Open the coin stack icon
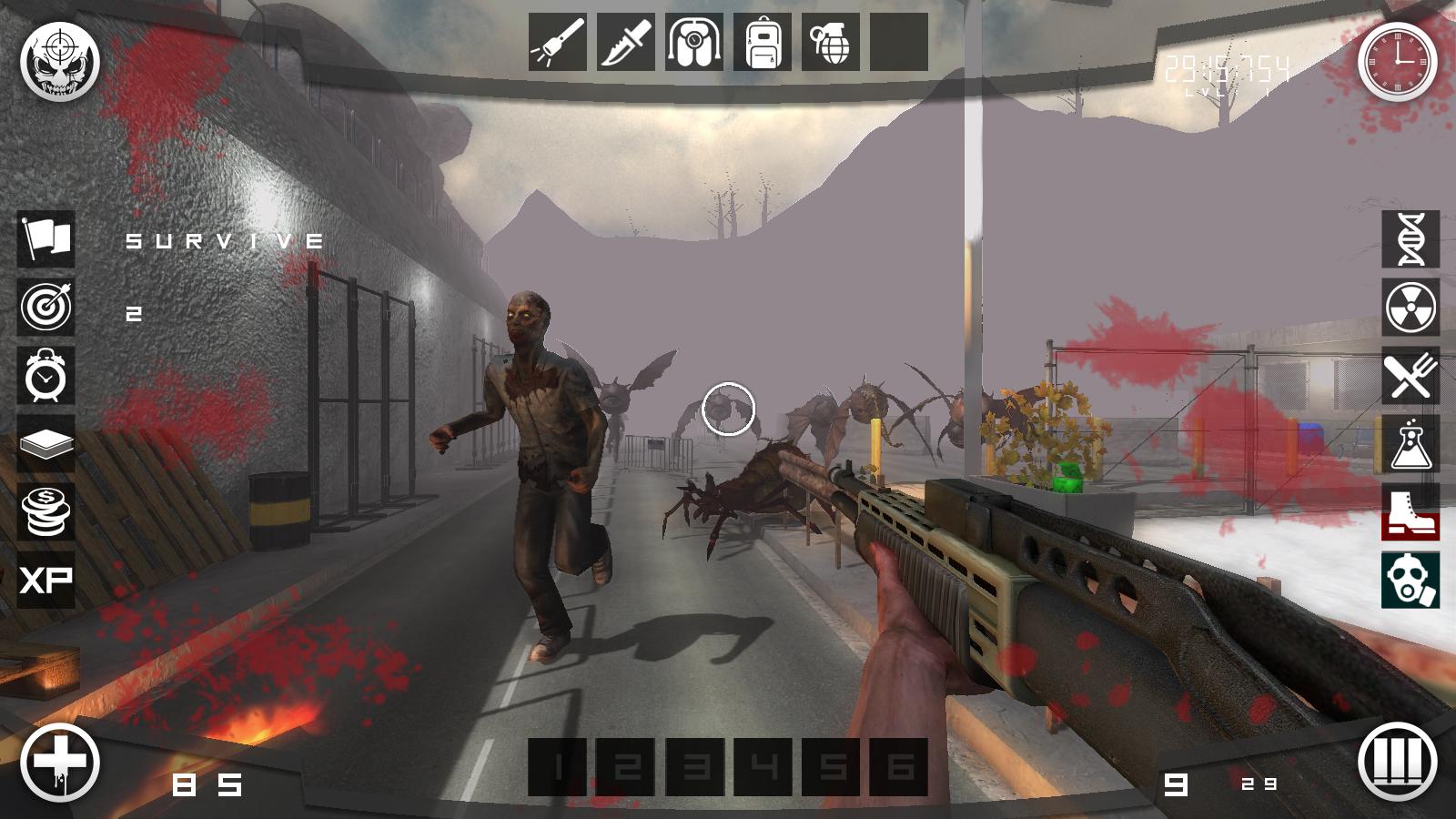Screen dimensions: 1456x819 (46, 511)
